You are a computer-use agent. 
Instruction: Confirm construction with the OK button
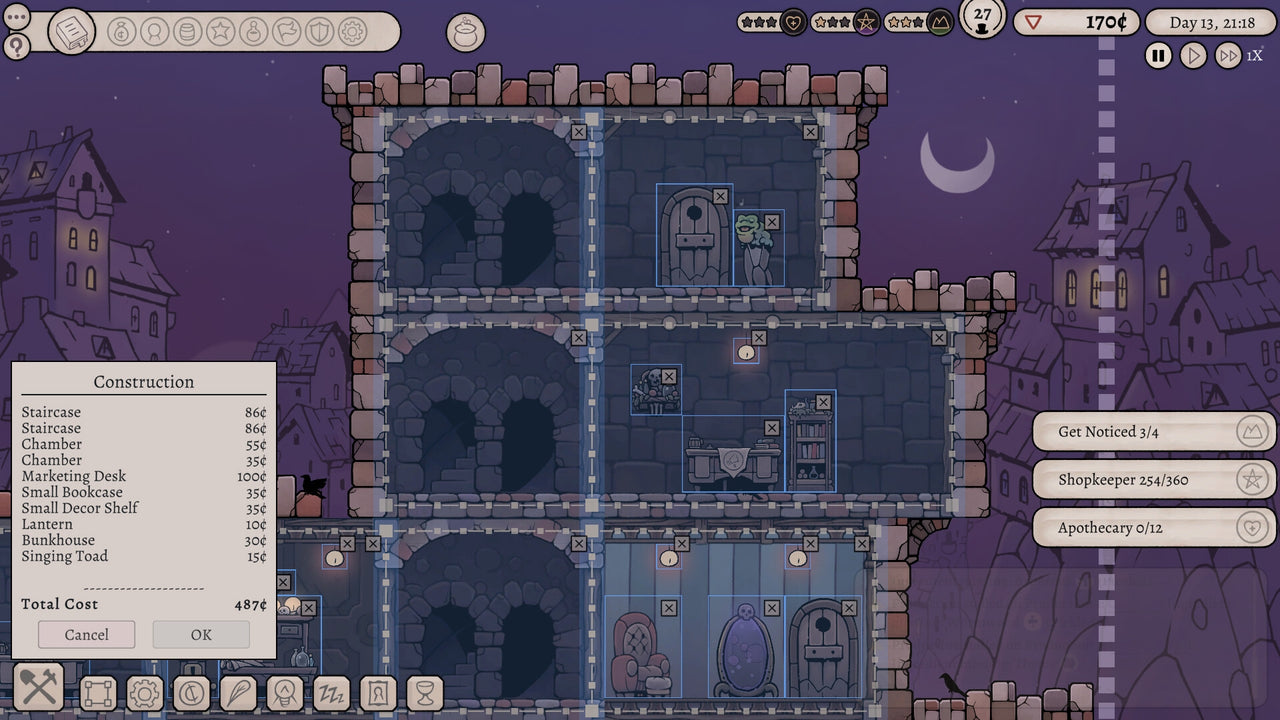click(x=200, y=634)
